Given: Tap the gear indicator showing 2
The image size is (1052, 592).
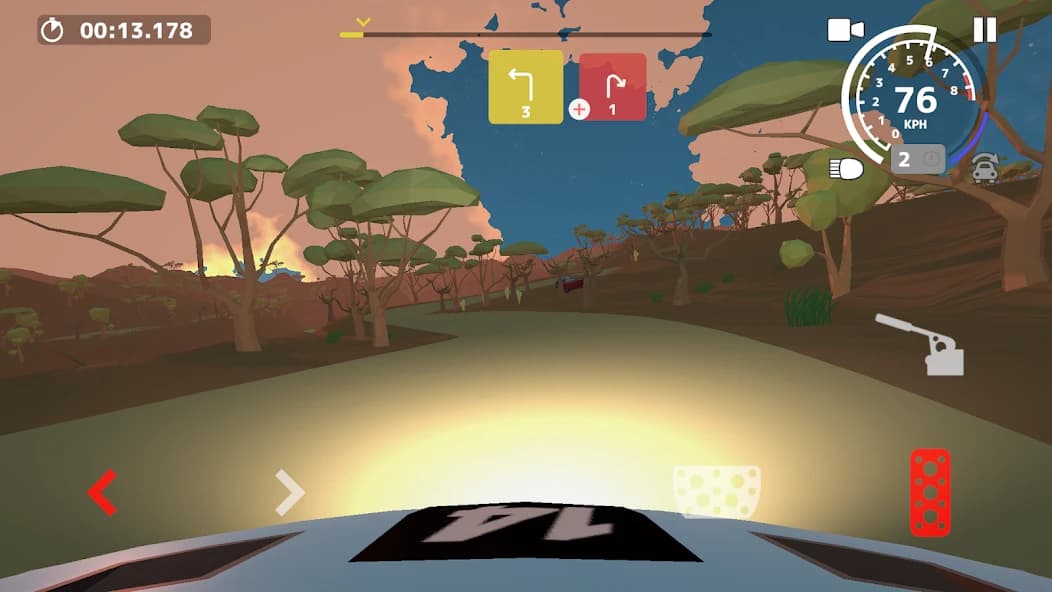Looking at the screenshot, I should pyautogui.click(x=917, y=159).
